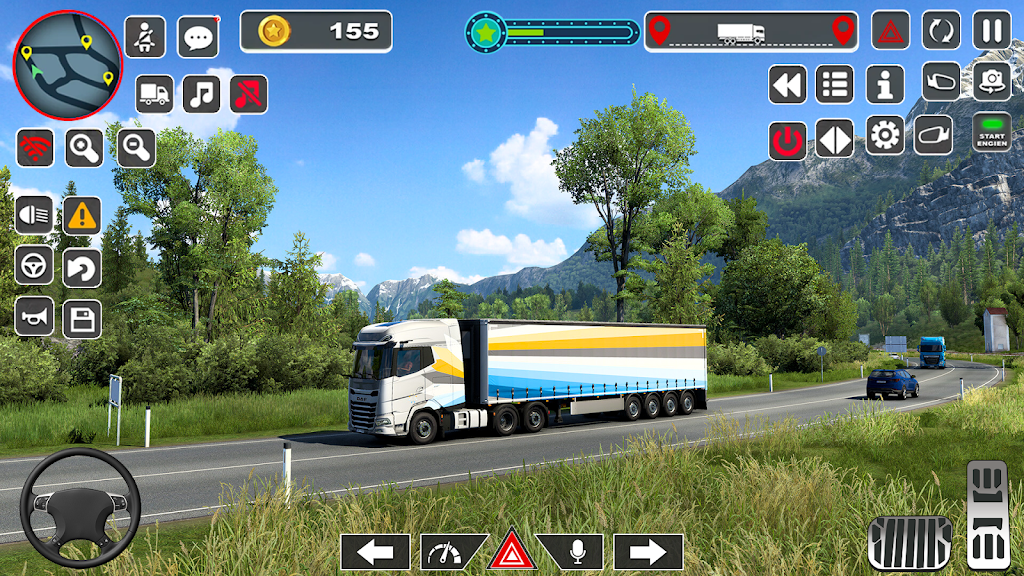Viewport: 1024px width, 576px height.
Task: Open the chat speech bubble
Action: tap(198, 38)
